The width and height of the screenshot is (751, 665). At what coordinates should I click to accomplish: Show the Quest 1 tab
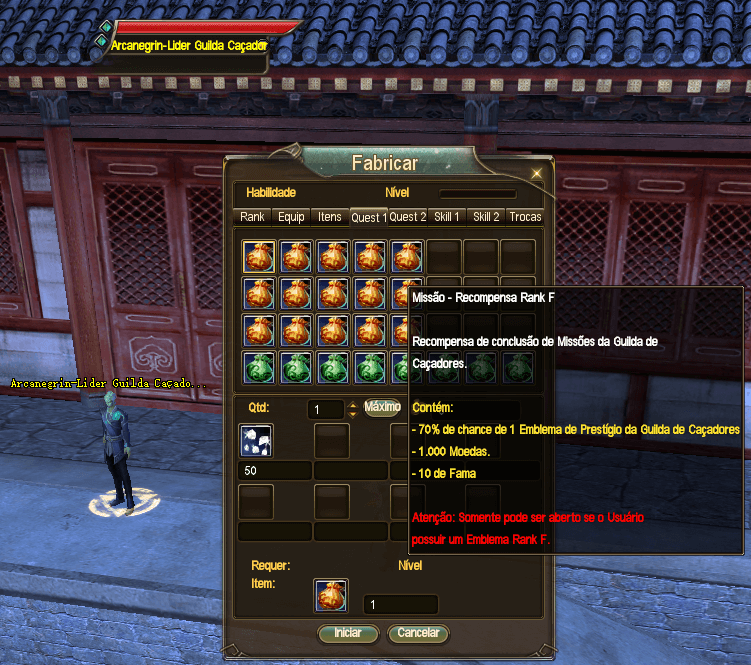click(368, 217)
